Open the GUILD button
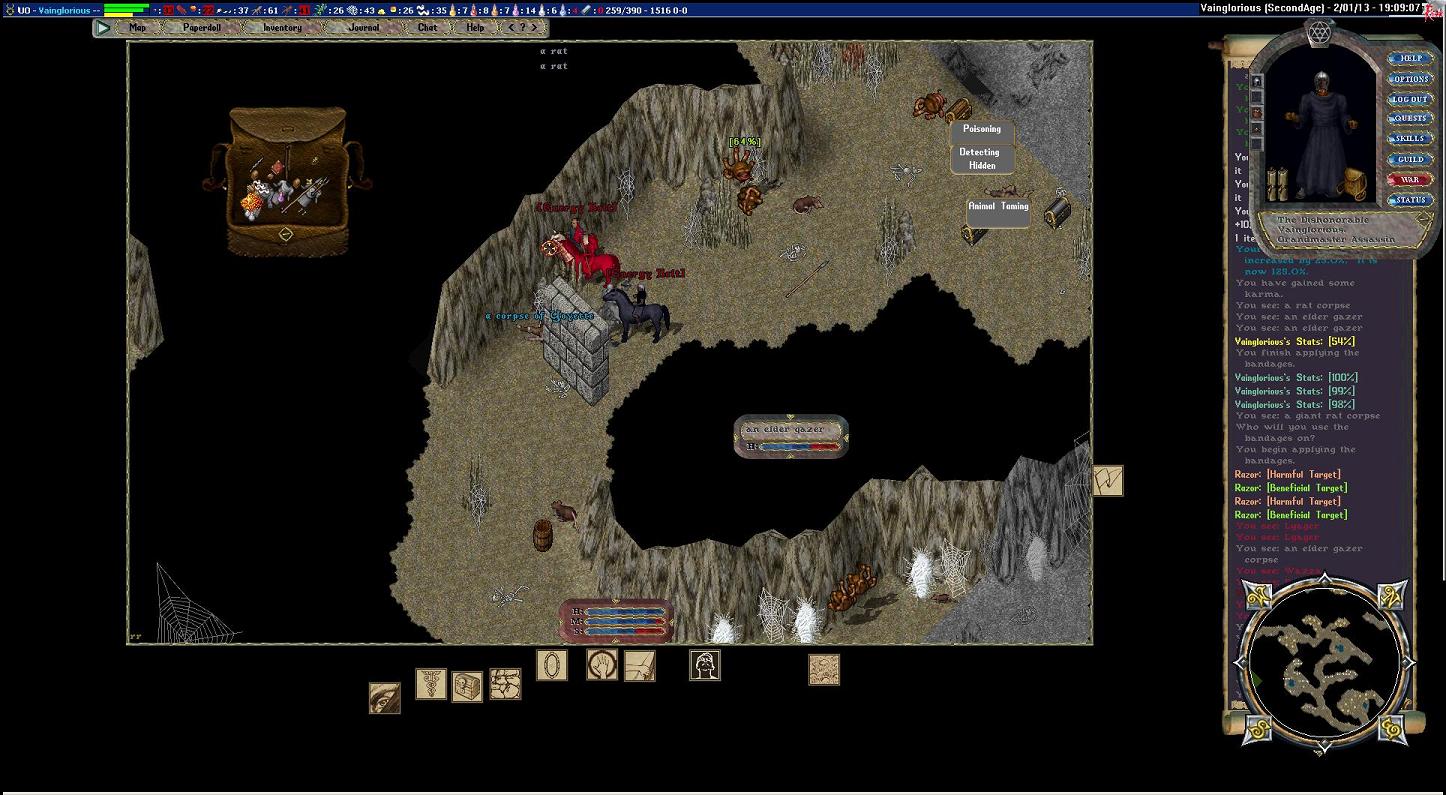The height and width of the screenshot is (795, 1446). (1409, 160)
